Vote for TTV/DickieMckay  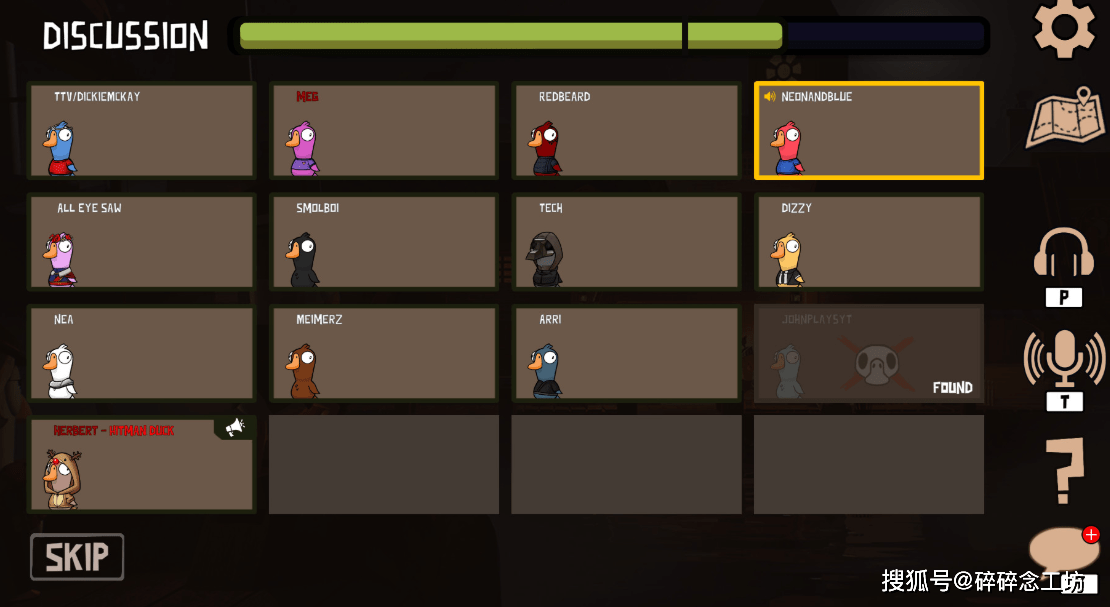[142, 131]
